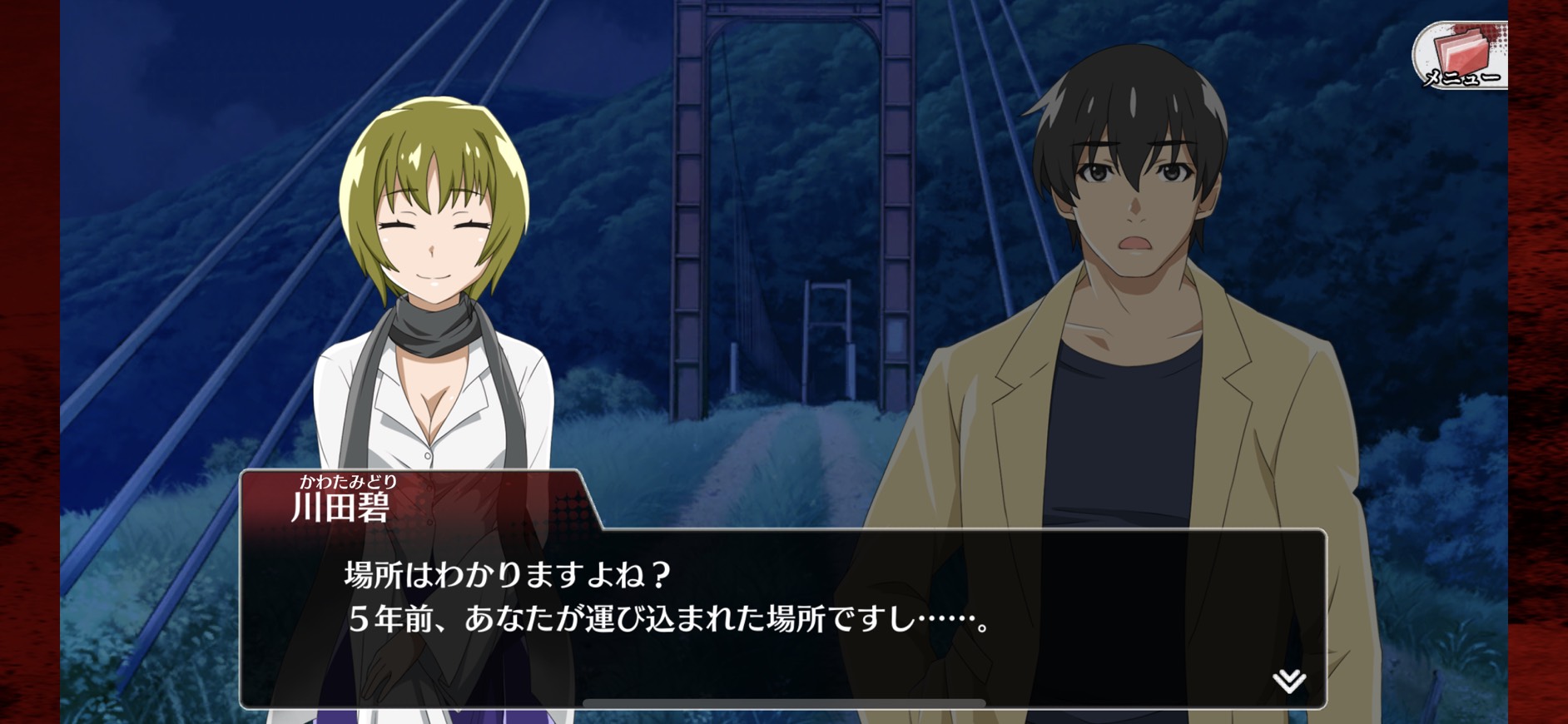Open the メニュー folder button
Viewport: 1568px width, 724px height.
pyautogui.click(x=1461, y=56)
